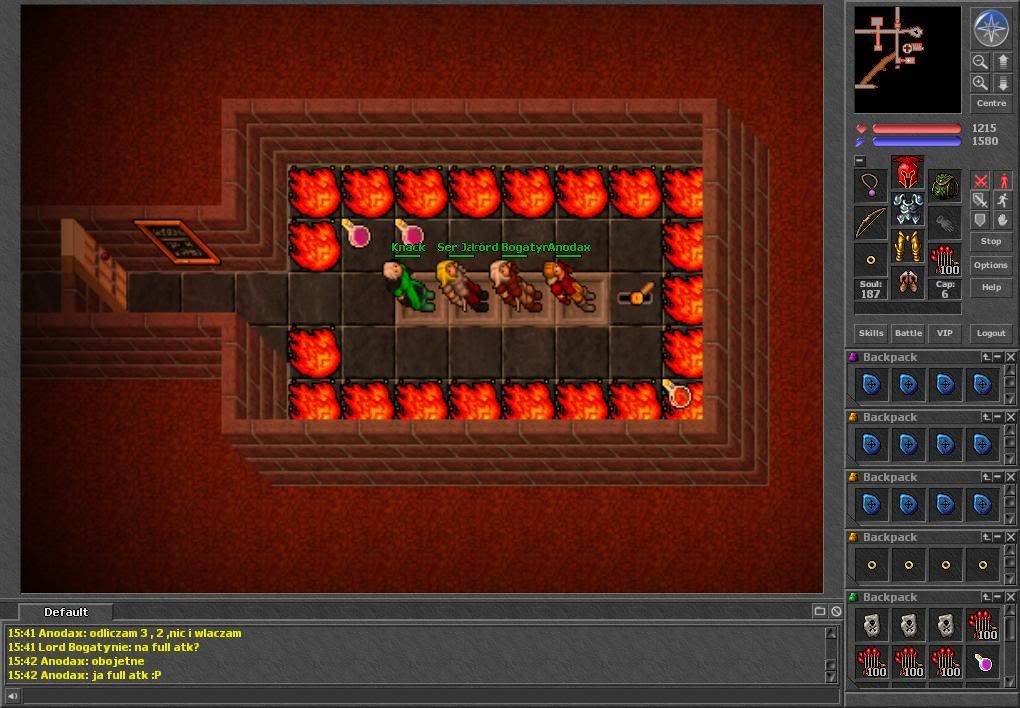
Task: Click the chat message input field
Action: click(x=420, y=695)
